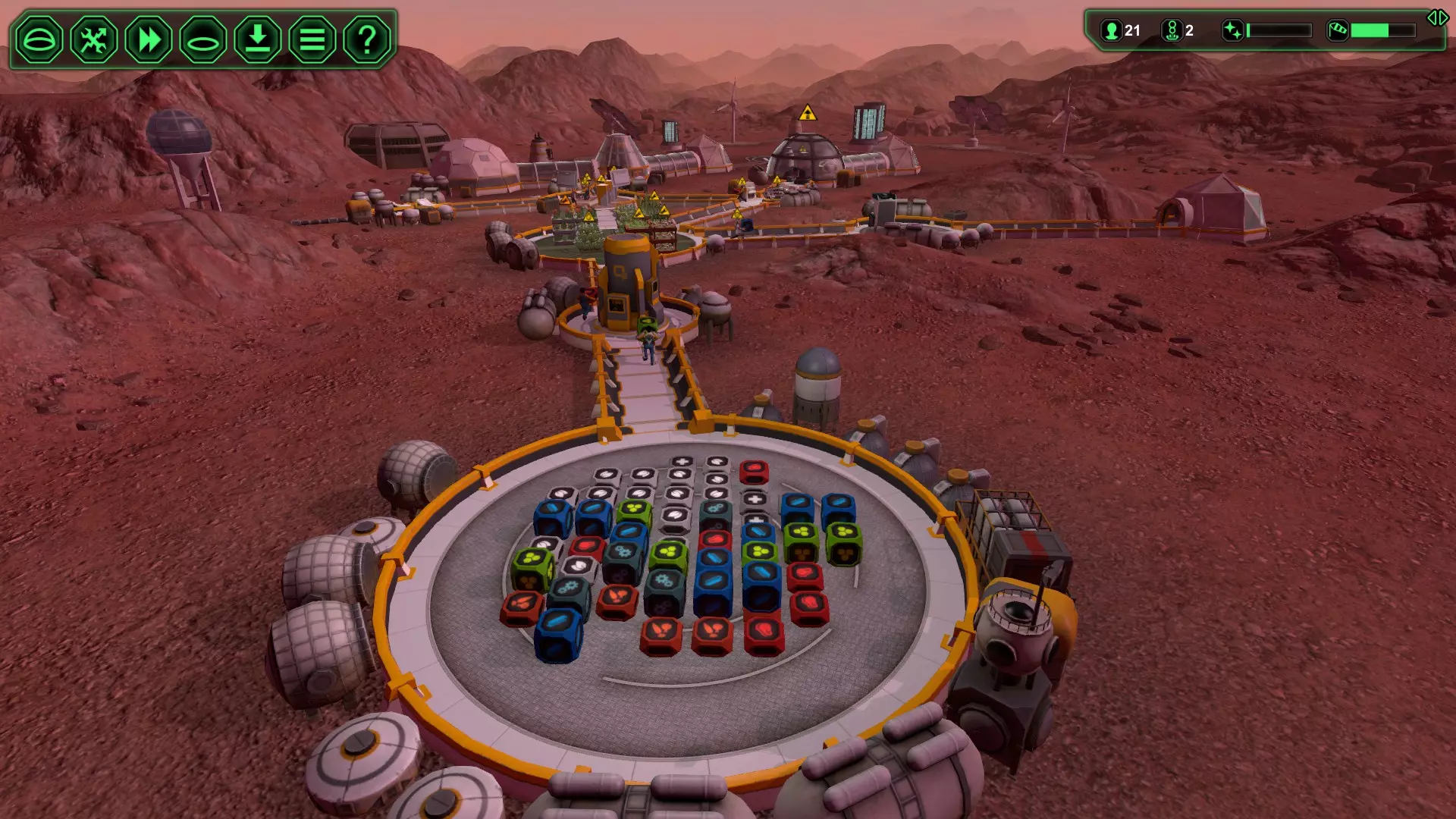Open the dome structure build menu
The width and height of the screenshot is (1456, 819).
pyautogui.click(x=39, y=39)
